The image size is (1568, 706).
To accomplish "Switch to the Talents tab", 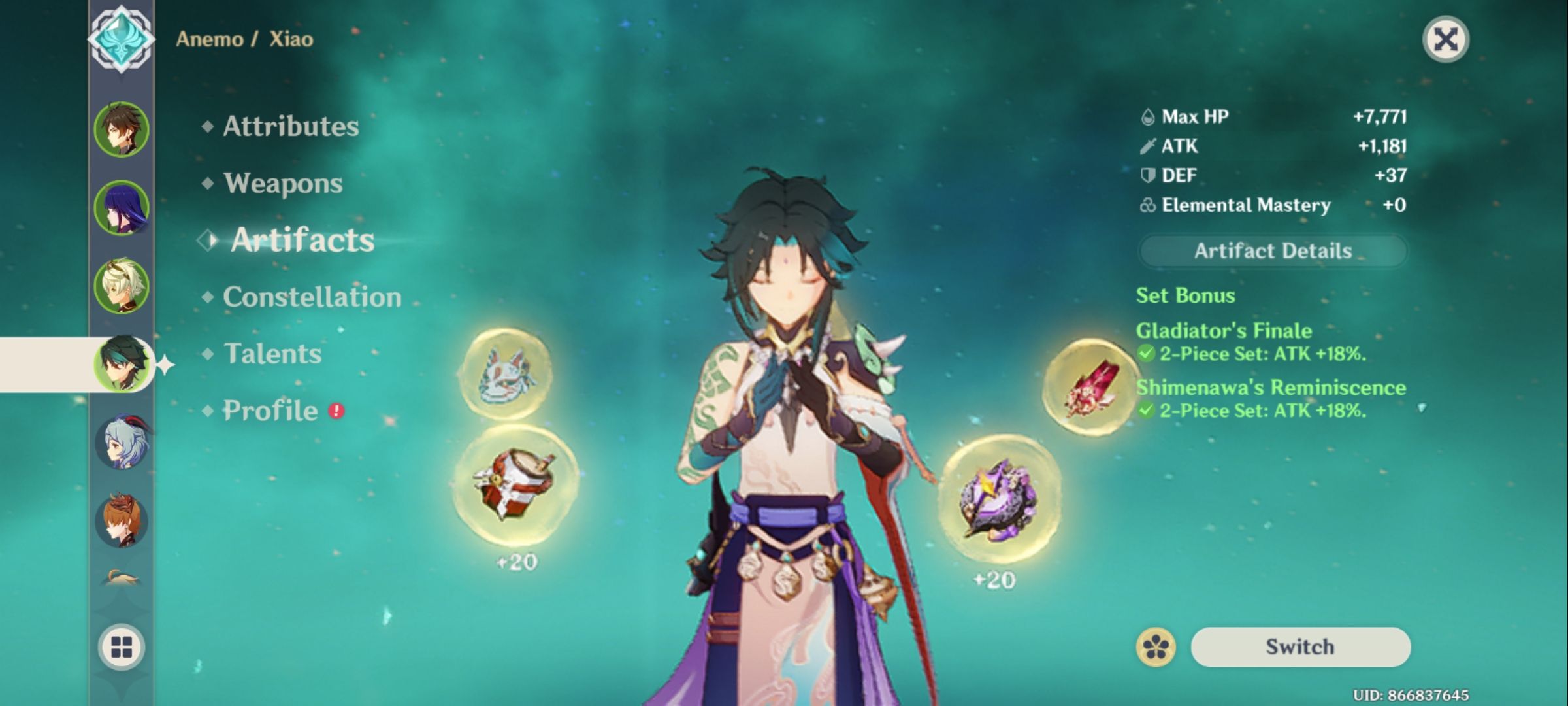I will tap(273, 354).
